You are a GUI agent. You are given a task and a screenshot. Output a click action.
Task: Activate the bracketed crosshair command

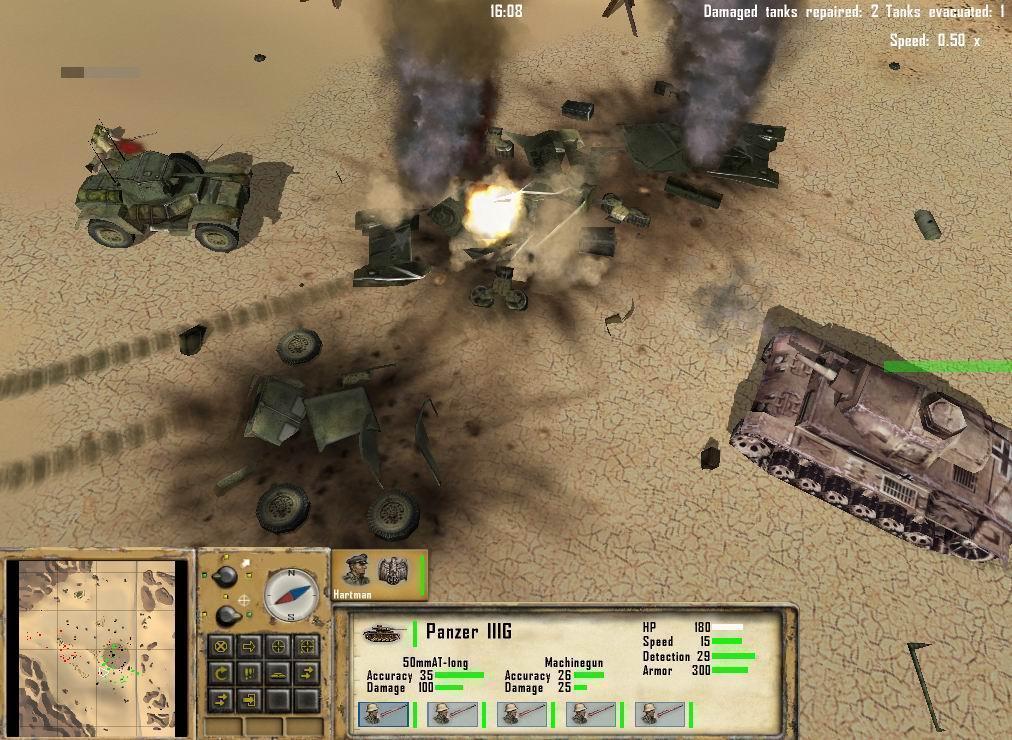[306, 647]
